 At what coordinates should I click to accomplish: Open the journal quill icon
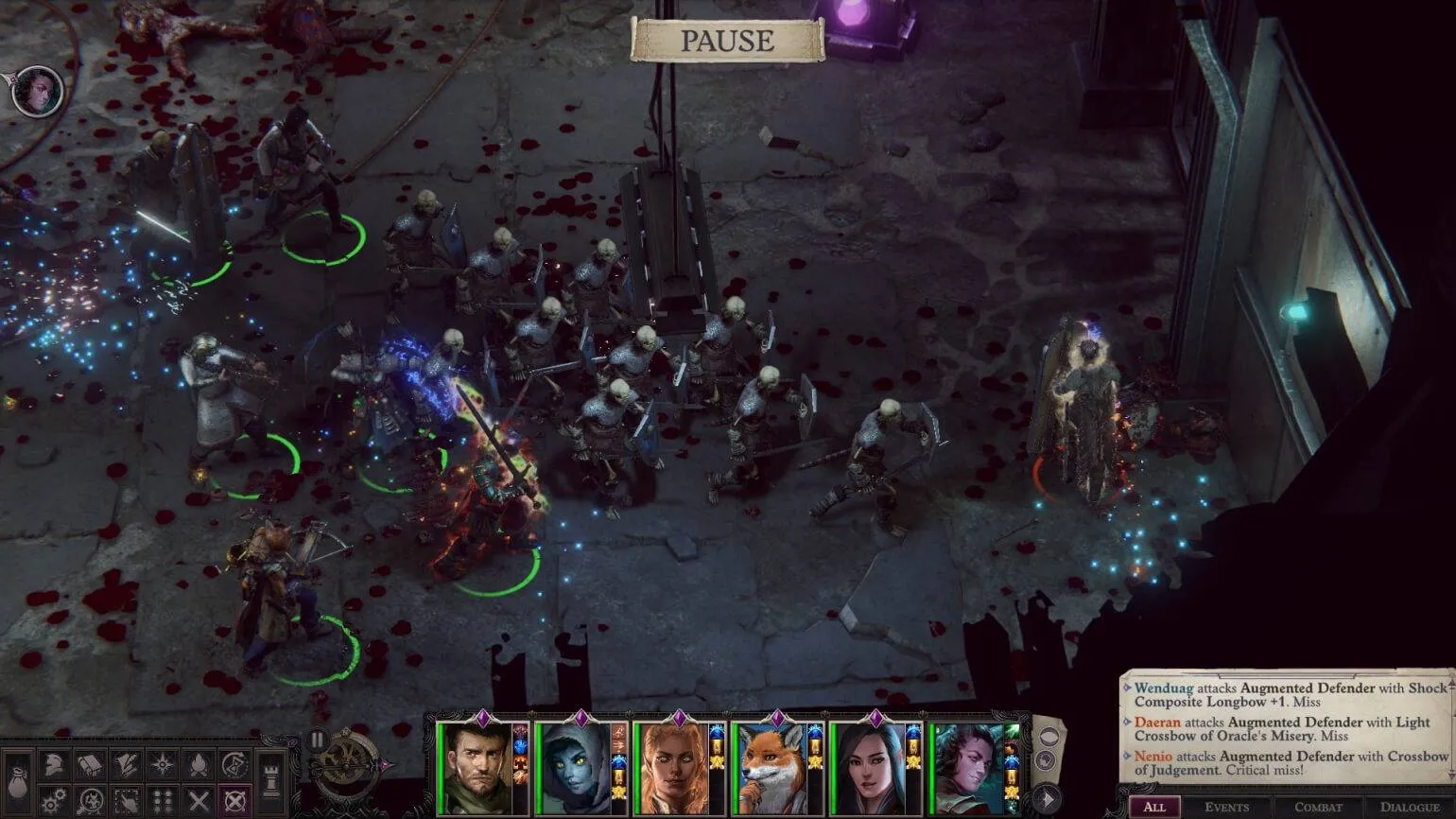point(126,765)
